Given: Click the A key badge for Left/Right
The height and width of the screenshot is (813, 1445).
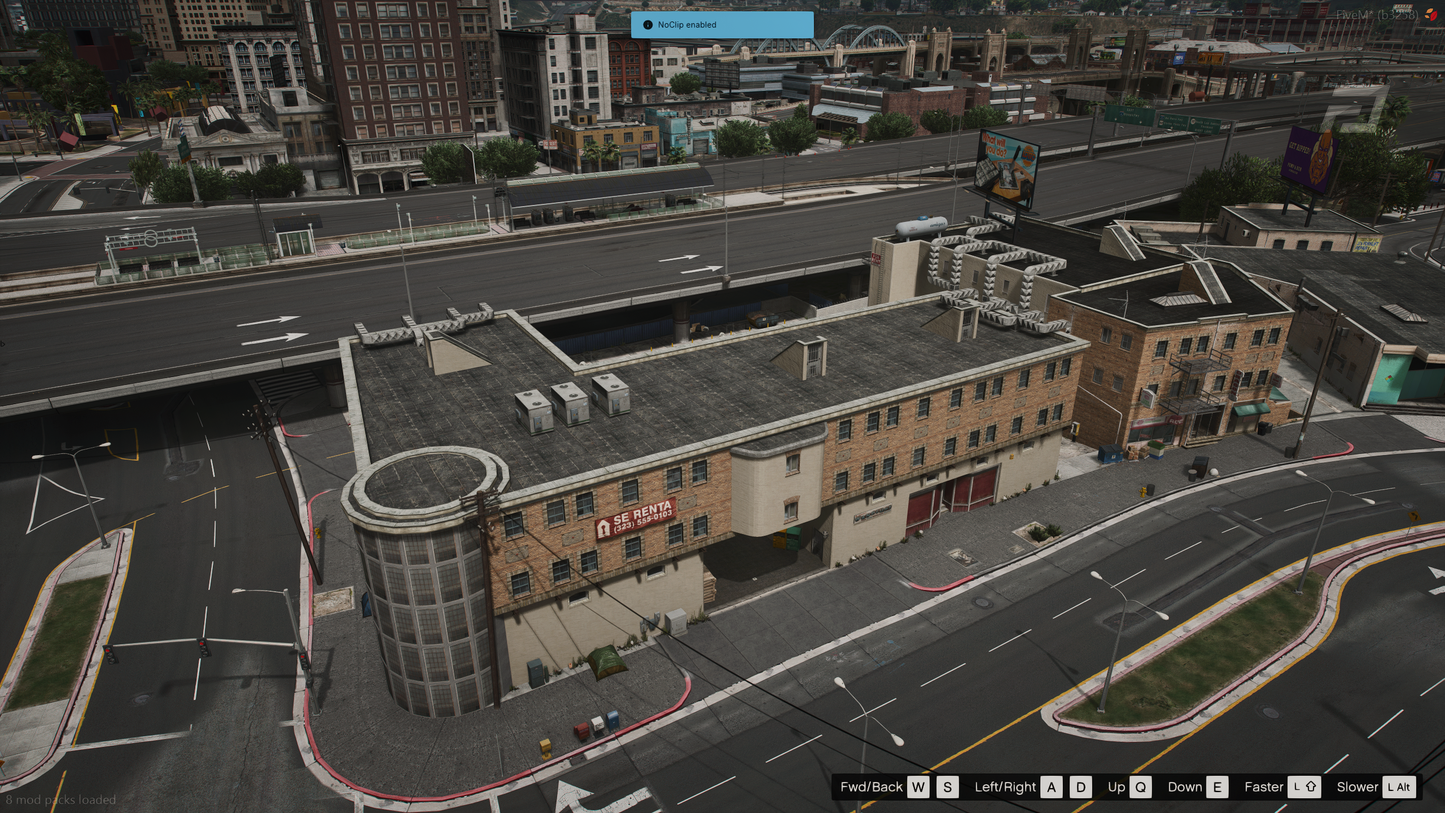Looking at the screenshot, I should point(1051,787).
